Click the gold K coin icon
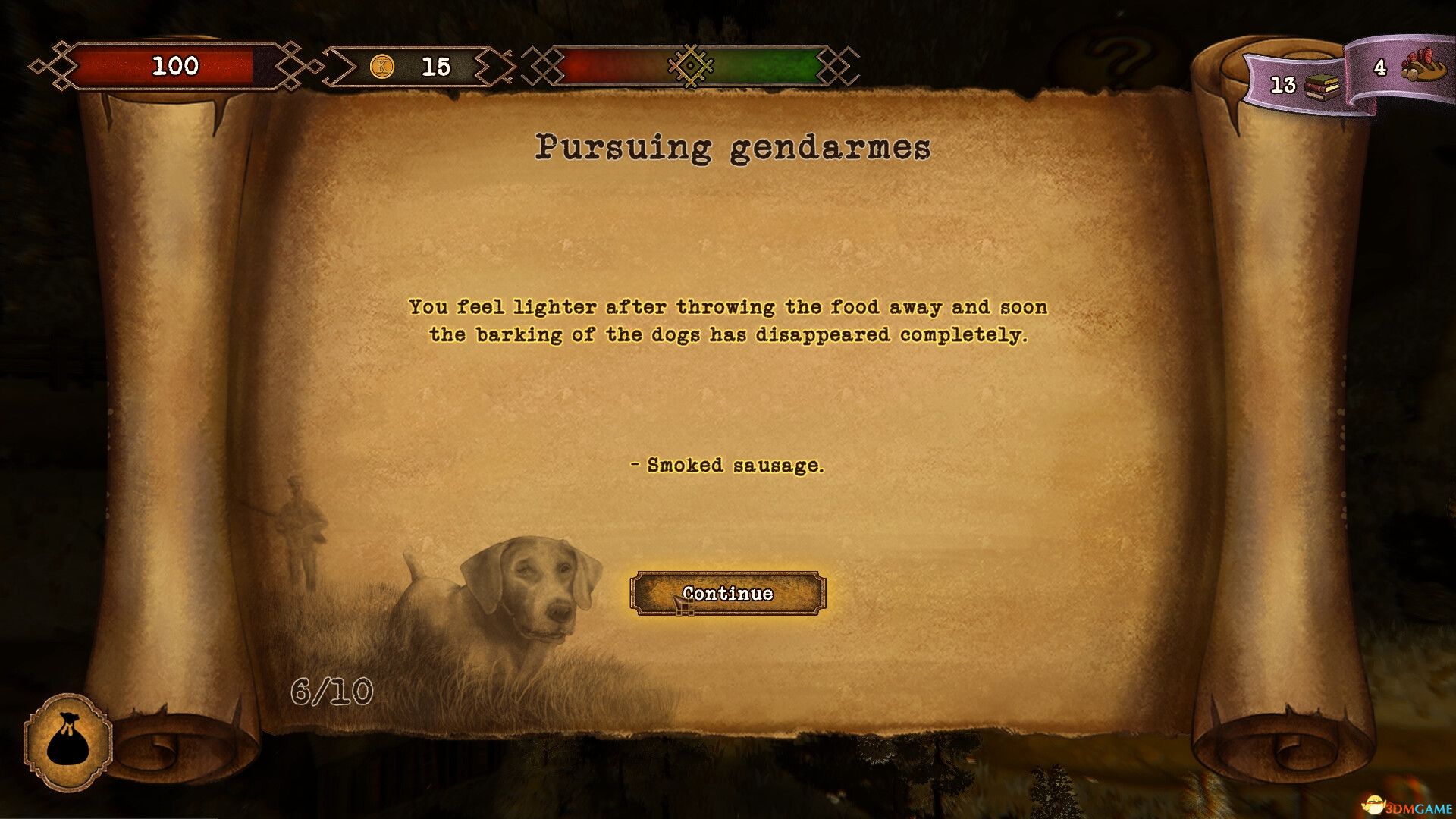This screenshot has width=1456, height=819. (x=381, y=67)
